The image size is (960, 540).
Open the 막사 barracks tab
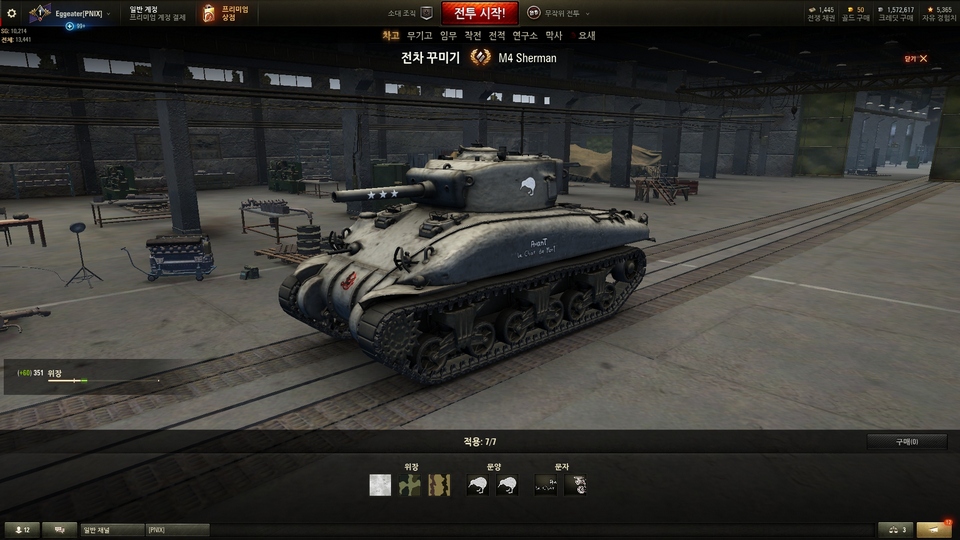(x=554, y=35)
